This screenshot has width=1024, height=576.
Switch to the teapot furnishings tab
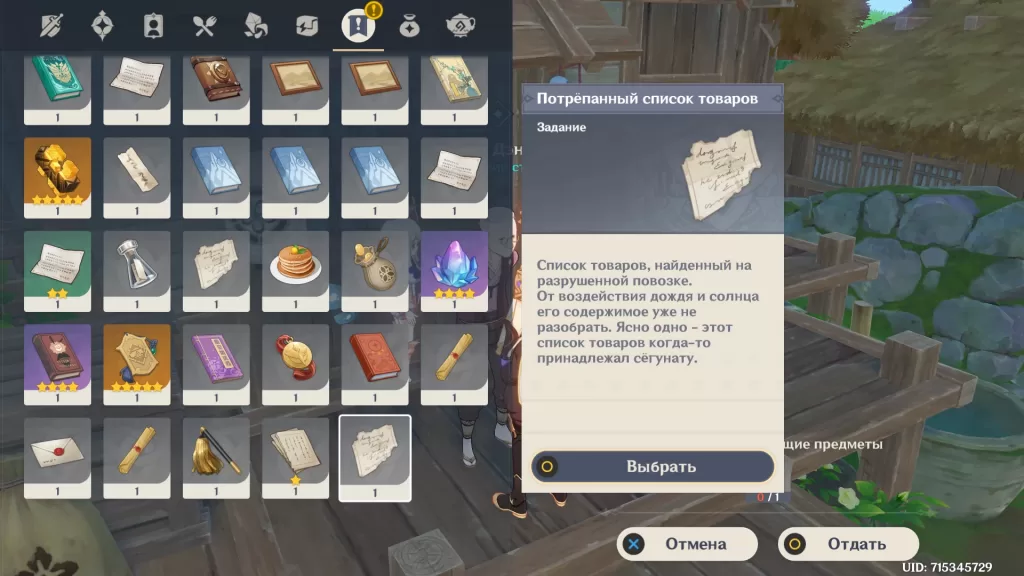pyautogui.click(x=460, y=25)
